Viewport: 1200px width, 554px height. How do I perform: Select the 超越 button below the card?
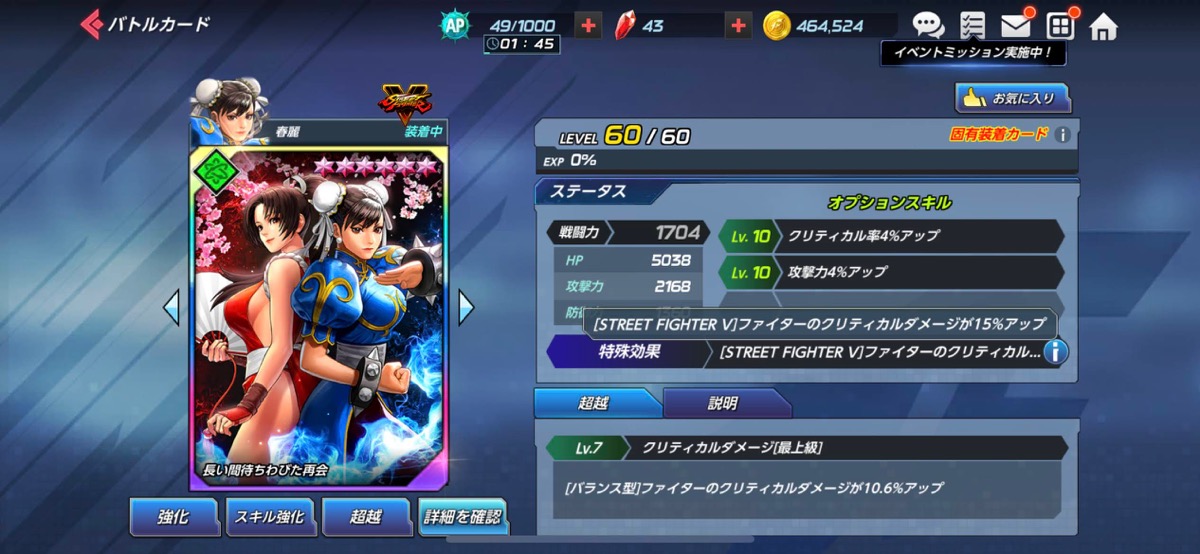365,516
